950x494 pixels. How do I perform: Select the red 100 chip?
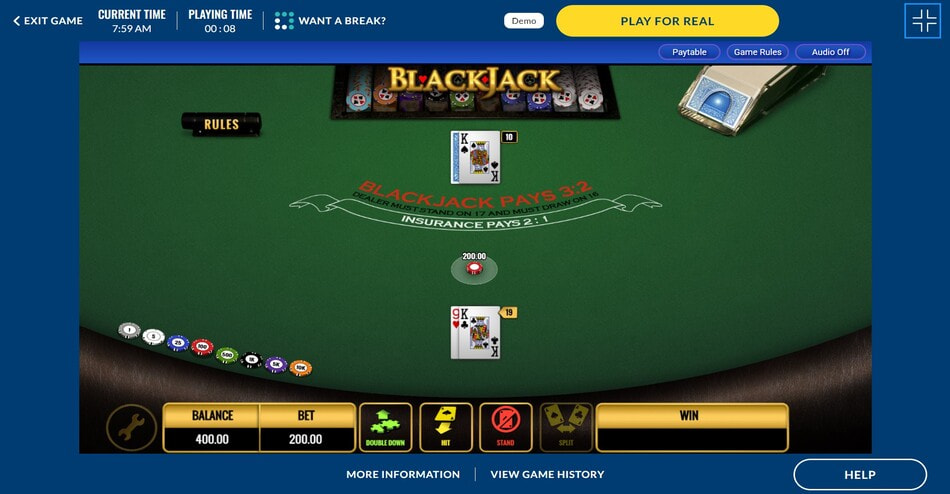click(202, 348)
